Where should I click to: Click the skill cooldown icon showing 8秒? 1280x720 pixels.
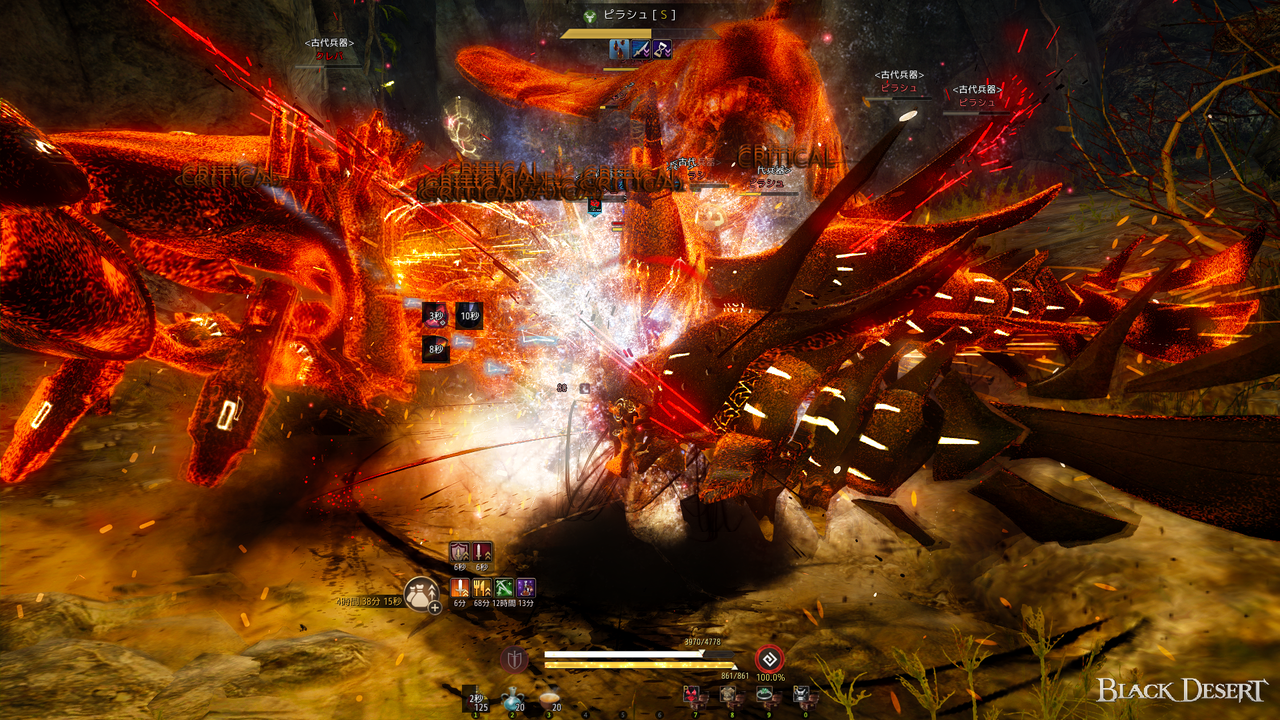(x=435, y=349)
